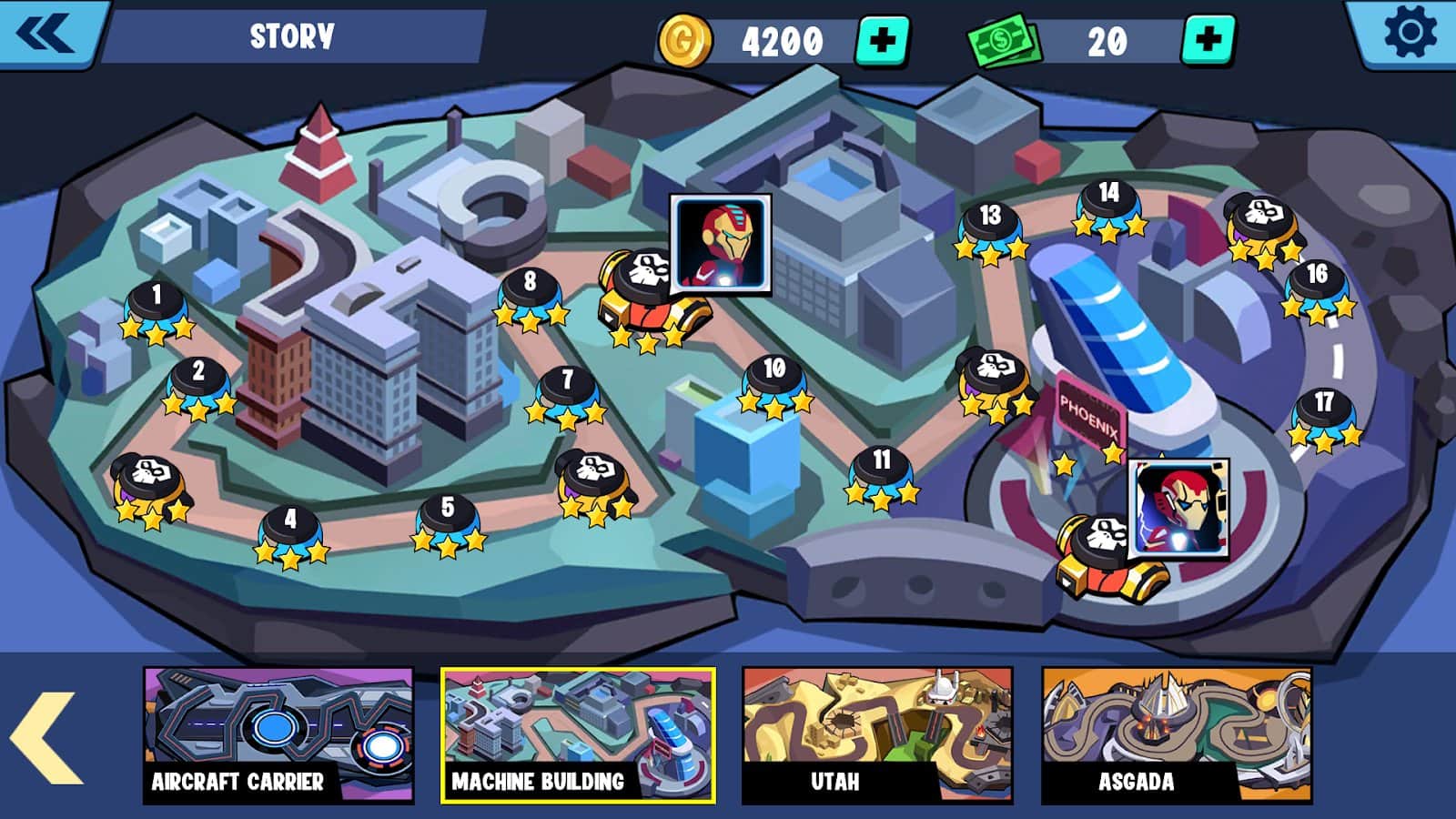Switch to the Utah map
Screen dimensions: 1456x819
[x=877, y=735]
